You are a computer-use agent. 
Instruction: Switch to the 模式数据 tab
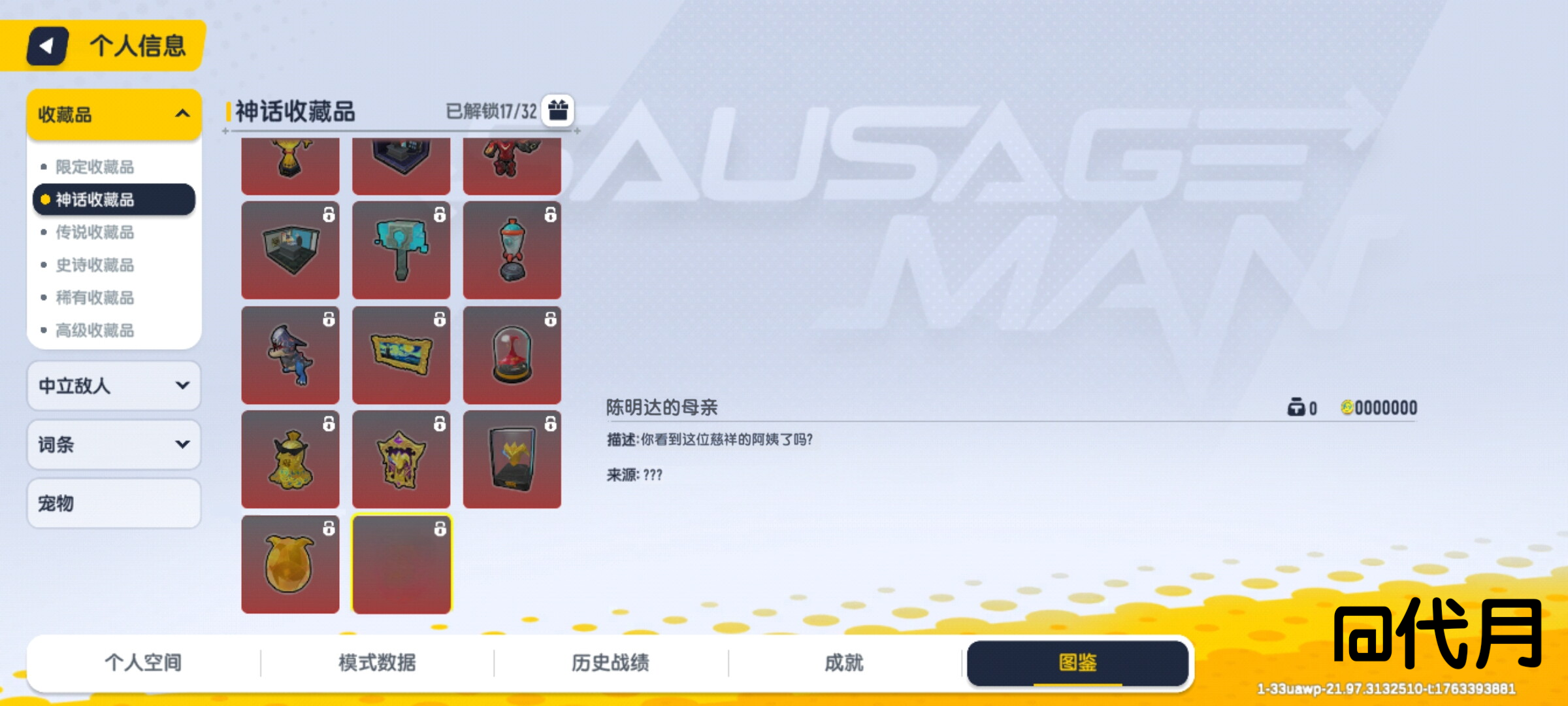coord(378,662)
